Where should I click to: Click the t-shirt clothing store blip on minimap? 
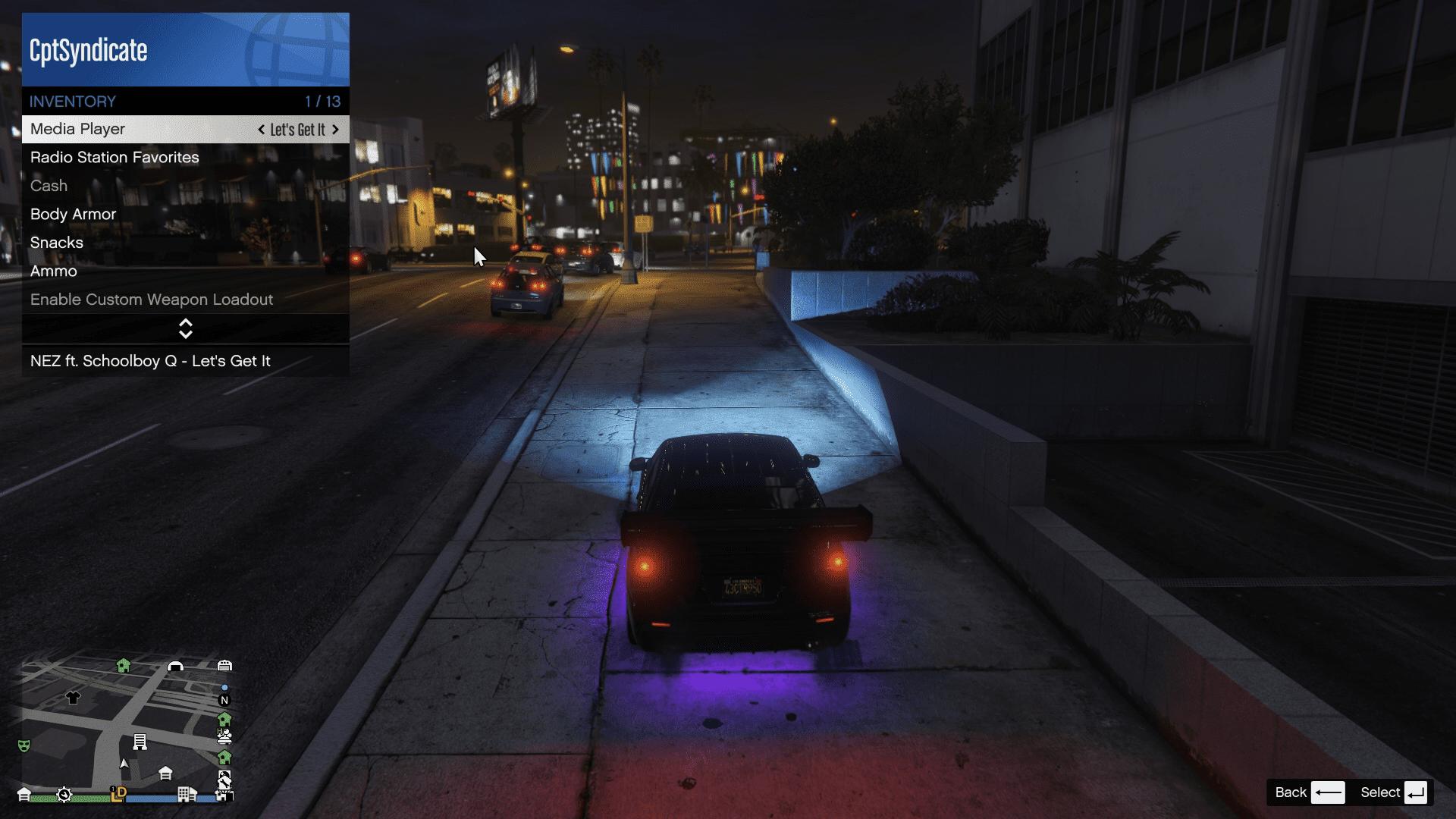tap(73, 698)
